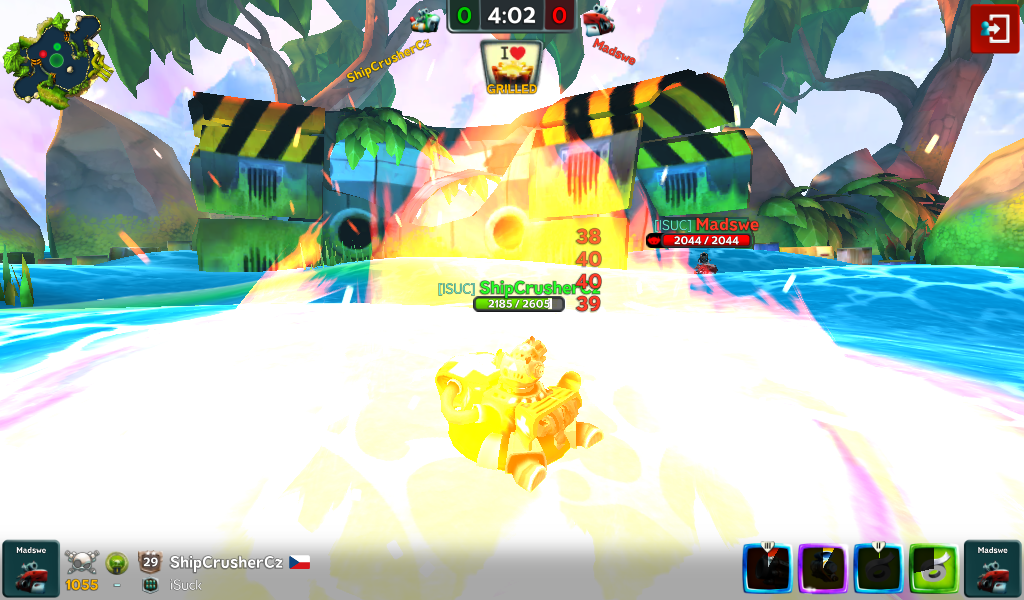Select the Madswe card beside the item slots
This screenshot has height=600, width=1024.
(x=992, y=568)
